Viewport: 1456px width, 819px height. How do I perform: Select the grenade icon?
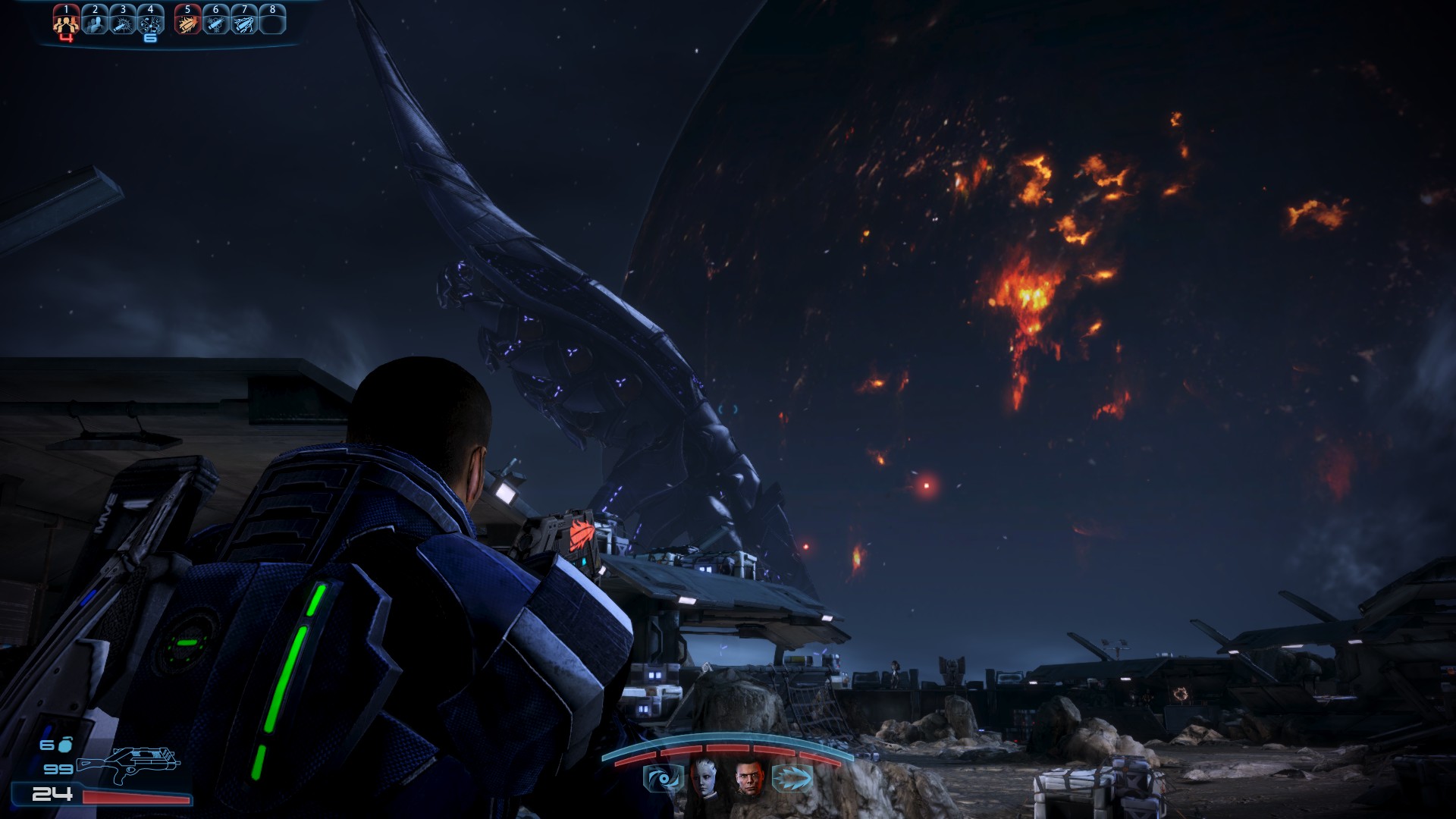coord(65,745)
